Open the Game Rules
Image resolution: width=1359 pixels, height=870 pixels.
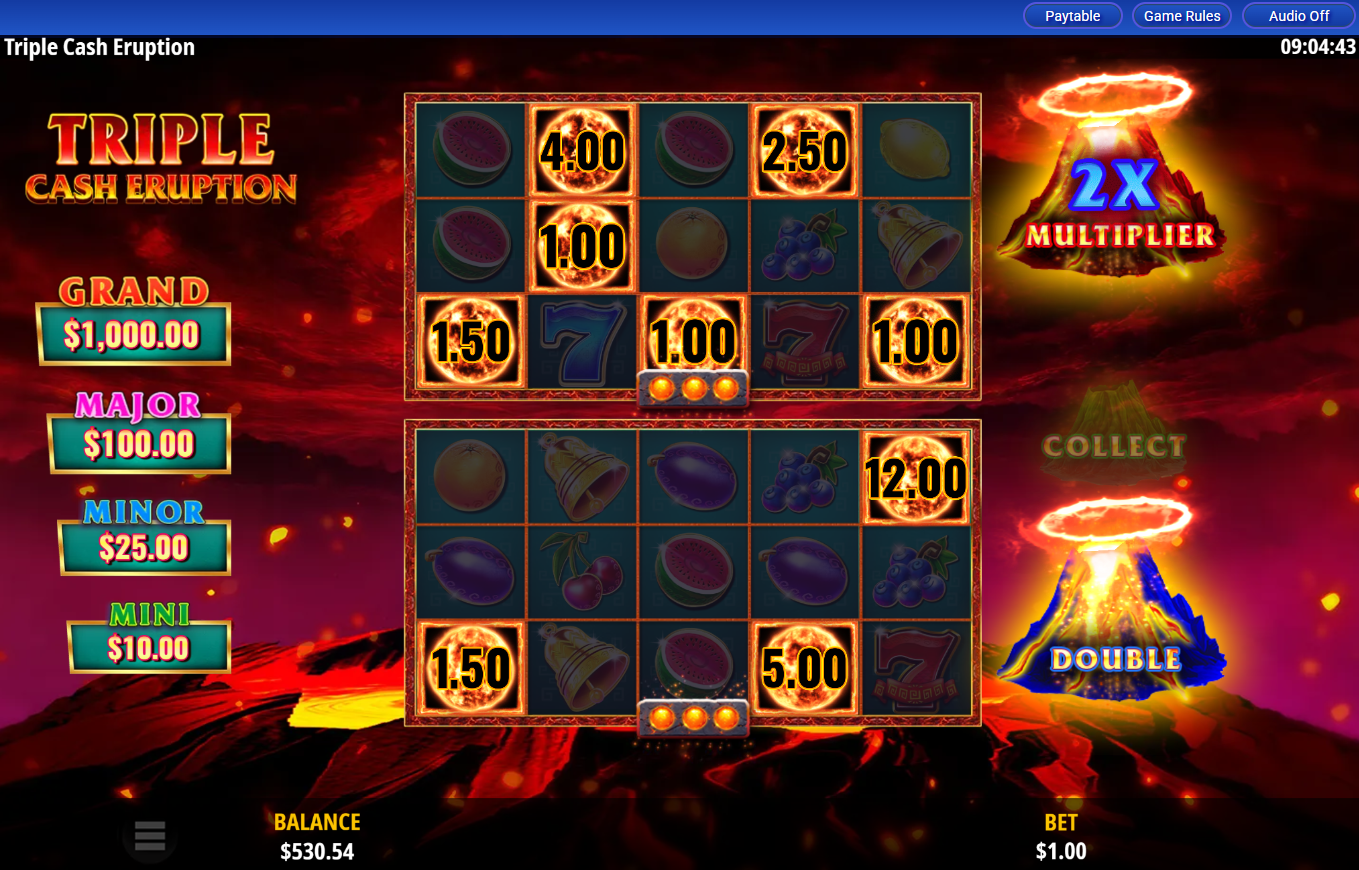pyautogui.click(x=1181, y=15)
